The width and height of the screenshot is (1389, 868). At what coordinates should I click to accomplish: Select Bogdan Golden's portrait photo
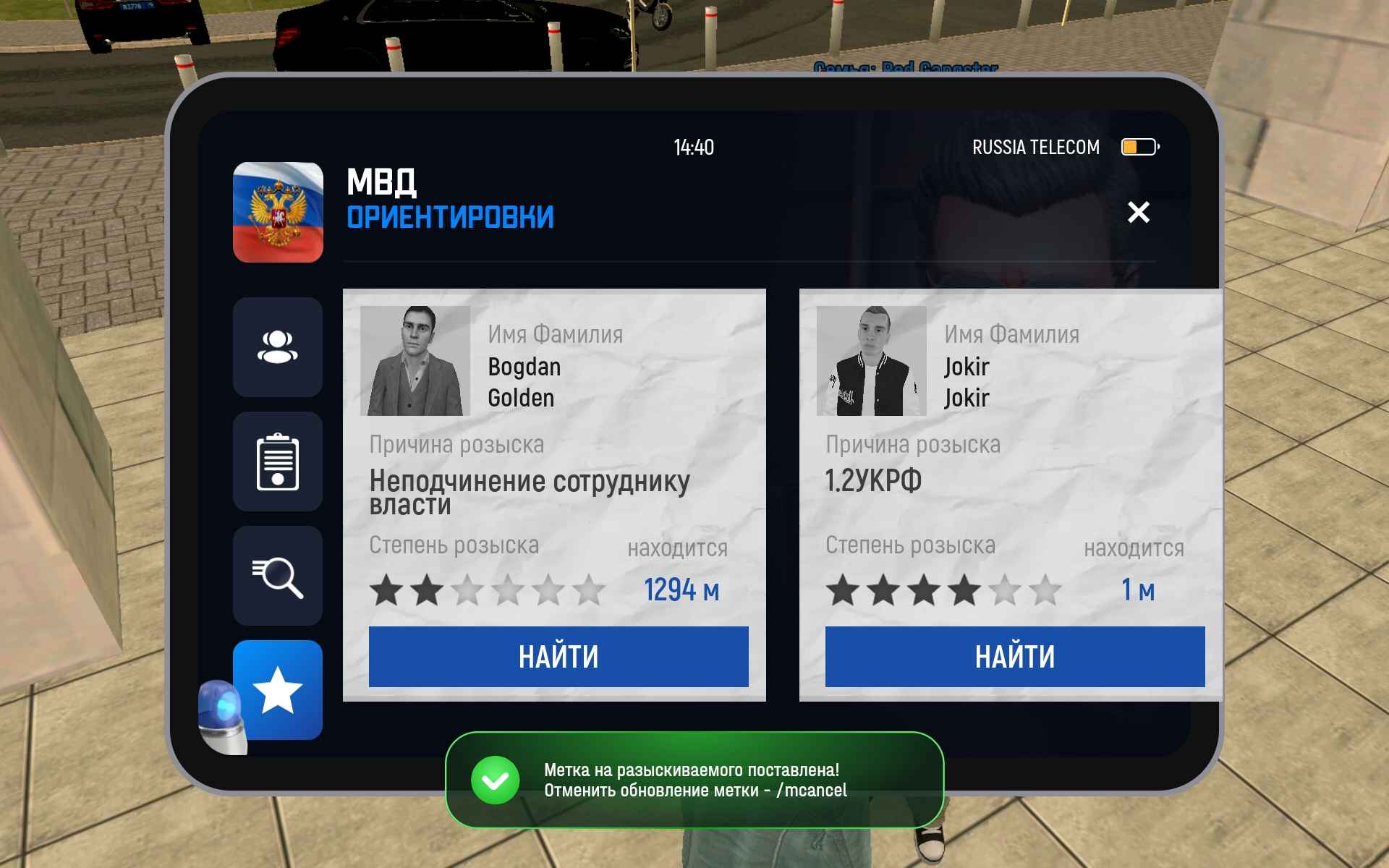click(415, 361)
